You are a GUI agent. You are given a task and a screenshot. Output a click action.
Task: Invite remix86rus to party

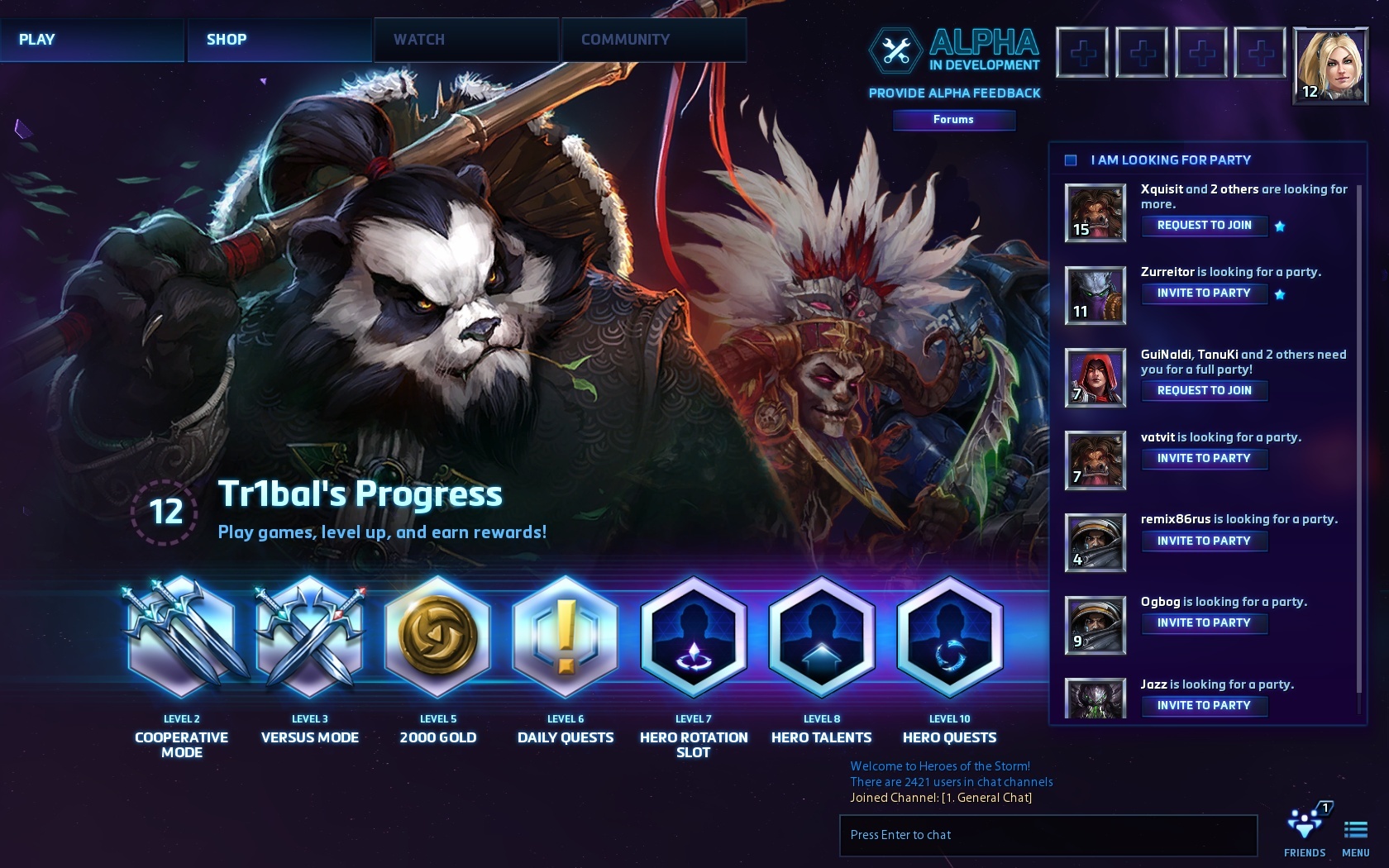[1204, 541]
